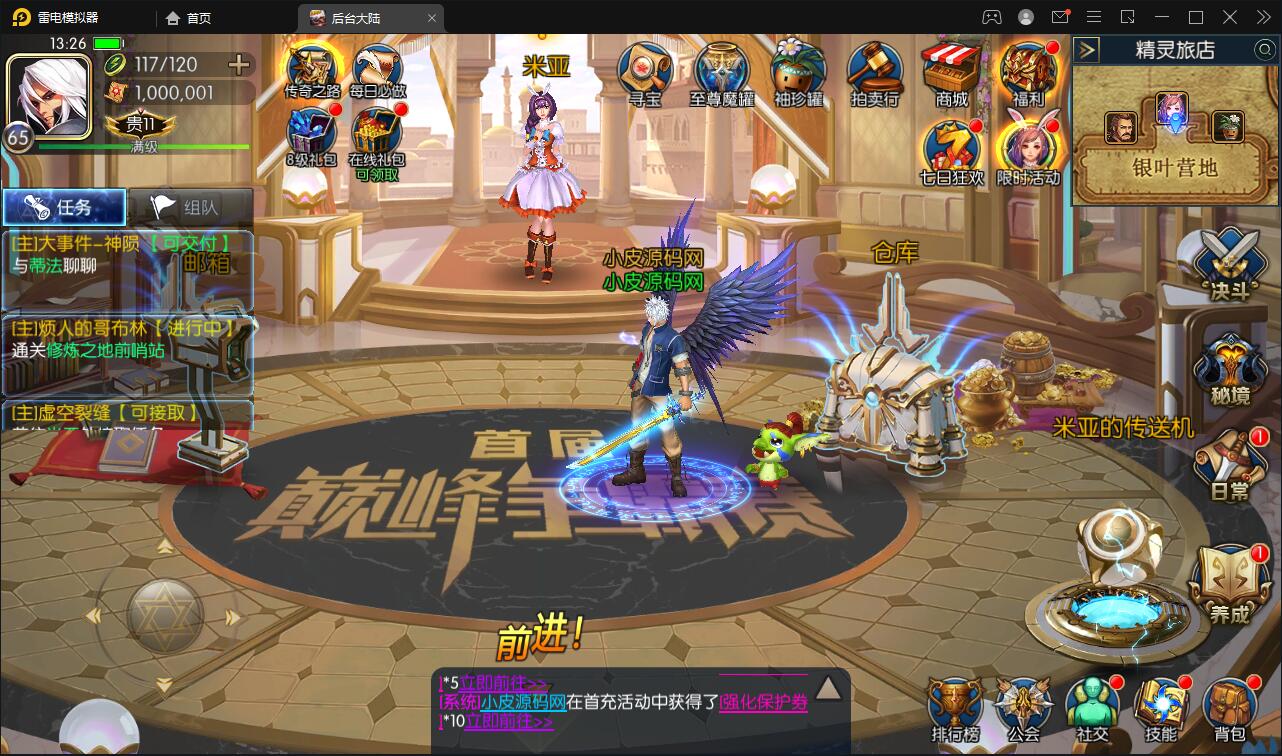
Task: Open the 拍卖行 auction house
Action: [876, 70]
